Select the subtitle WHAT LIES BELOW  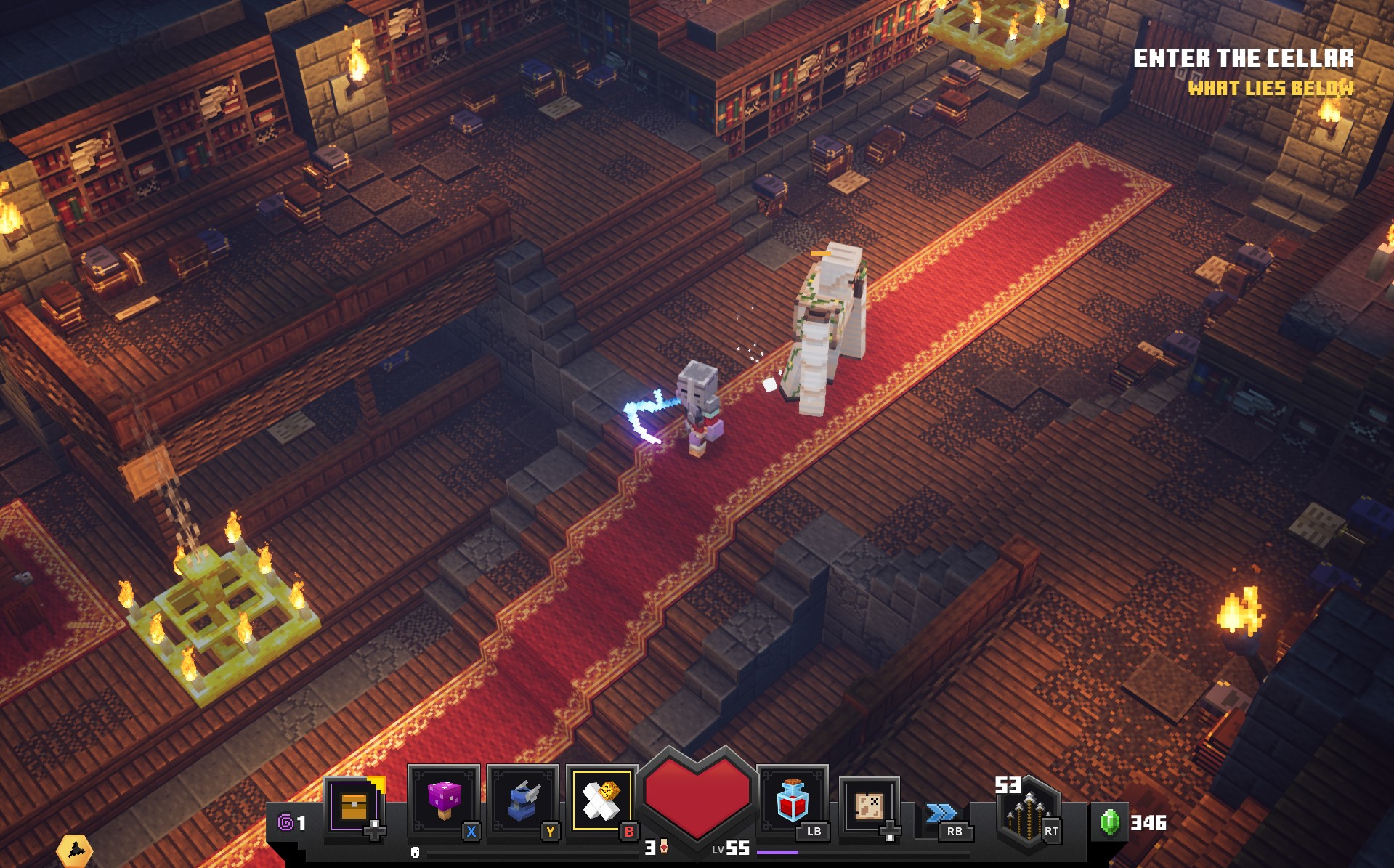click(1270, 90)
